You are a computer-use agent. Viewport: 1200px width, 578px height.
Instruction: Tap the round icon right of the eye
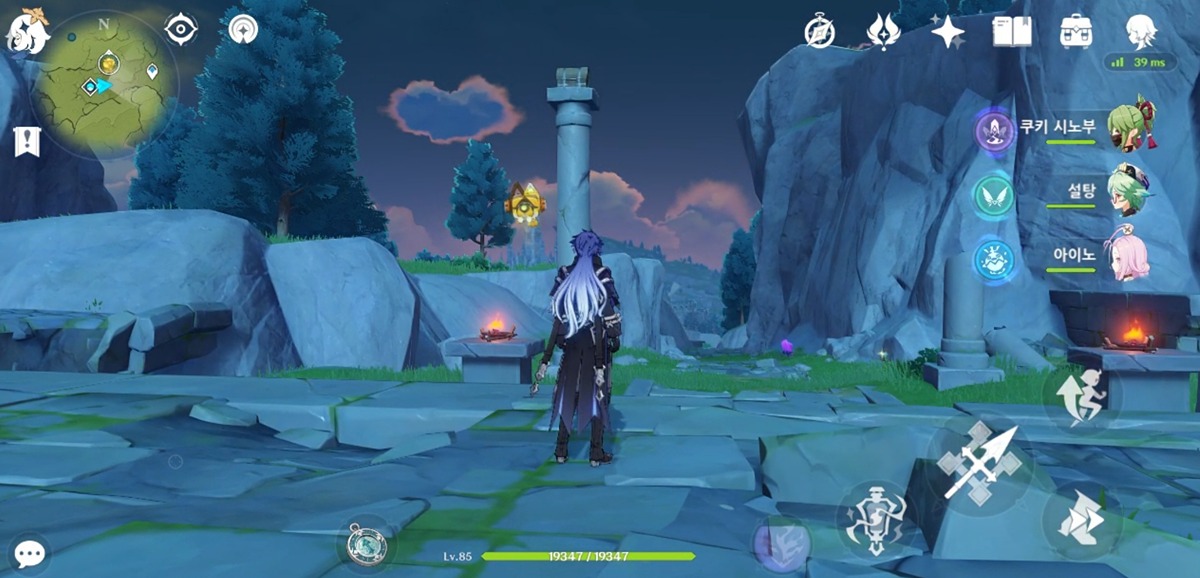[242, 30]
